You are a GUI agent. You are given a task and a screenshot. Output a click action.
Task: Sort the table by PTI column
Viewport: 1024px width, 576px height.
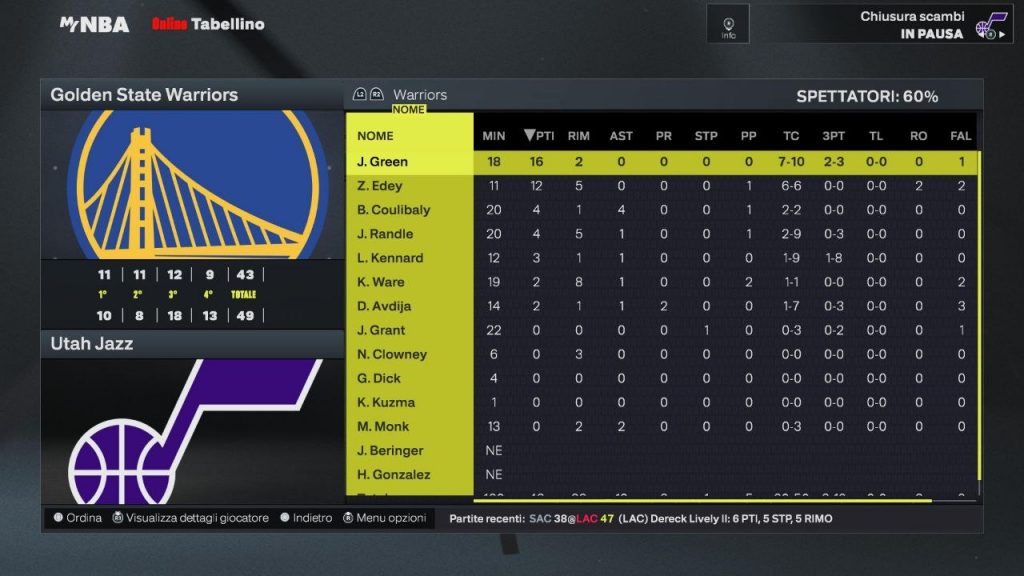[539, 136]
